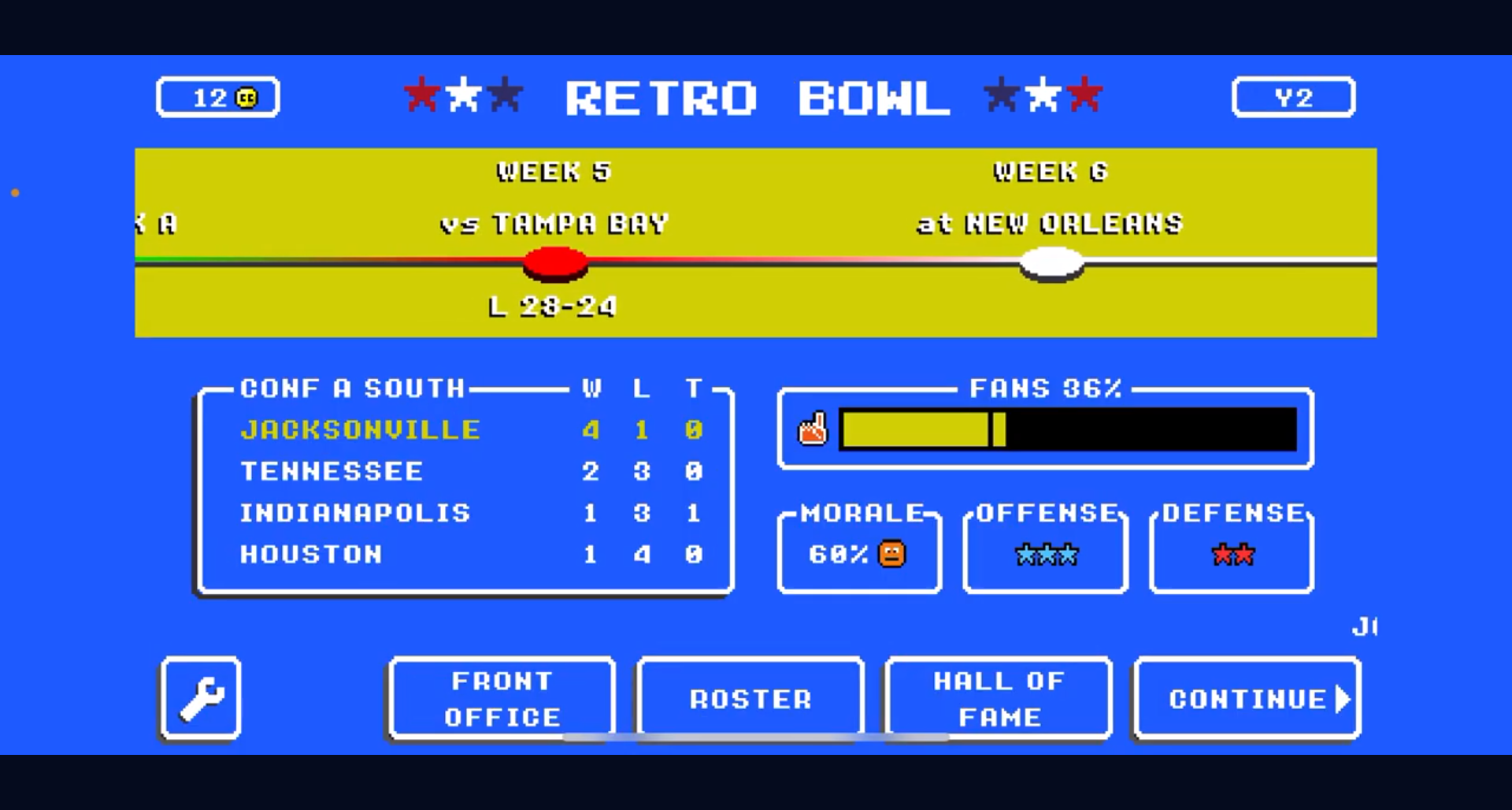The height and width of the screenshot is (810, 1512).
Task: Click the foam finger fans icon
Action: (813, 429)
